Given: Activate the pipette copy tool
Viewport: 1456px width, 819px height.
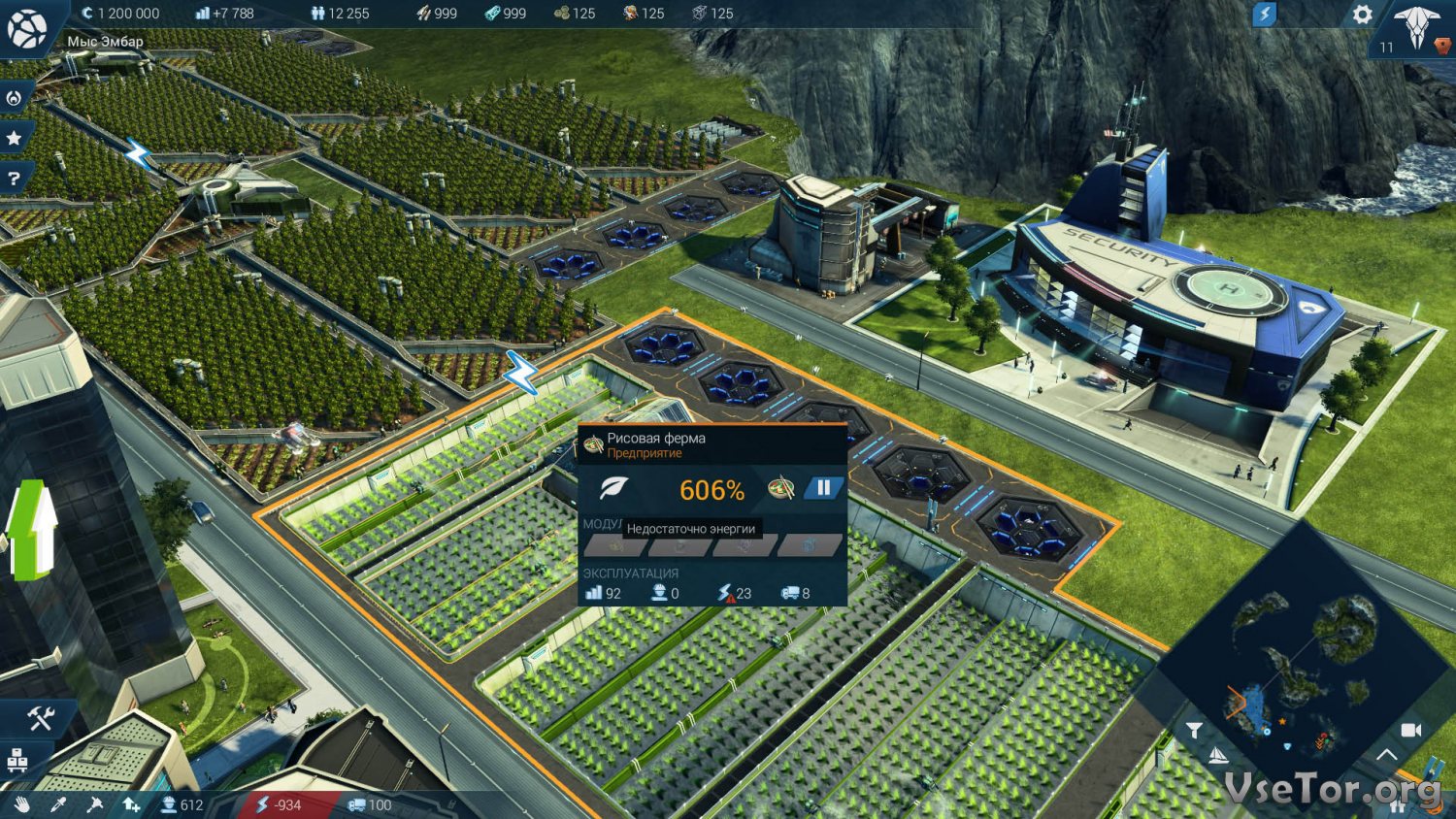Looking at the screenshot, I should pyautogui.click(x=58, y=804).
